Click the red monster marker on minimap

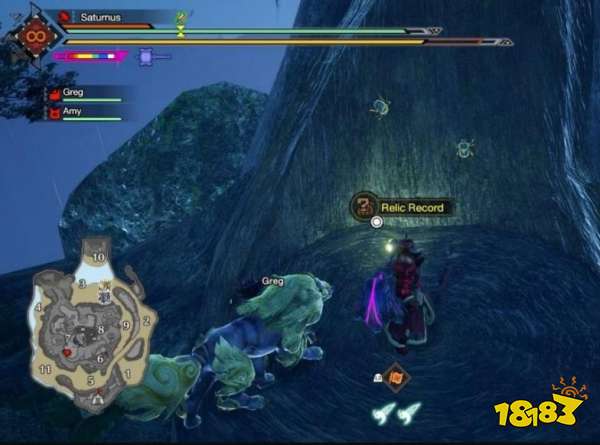(x=67, y=353)
